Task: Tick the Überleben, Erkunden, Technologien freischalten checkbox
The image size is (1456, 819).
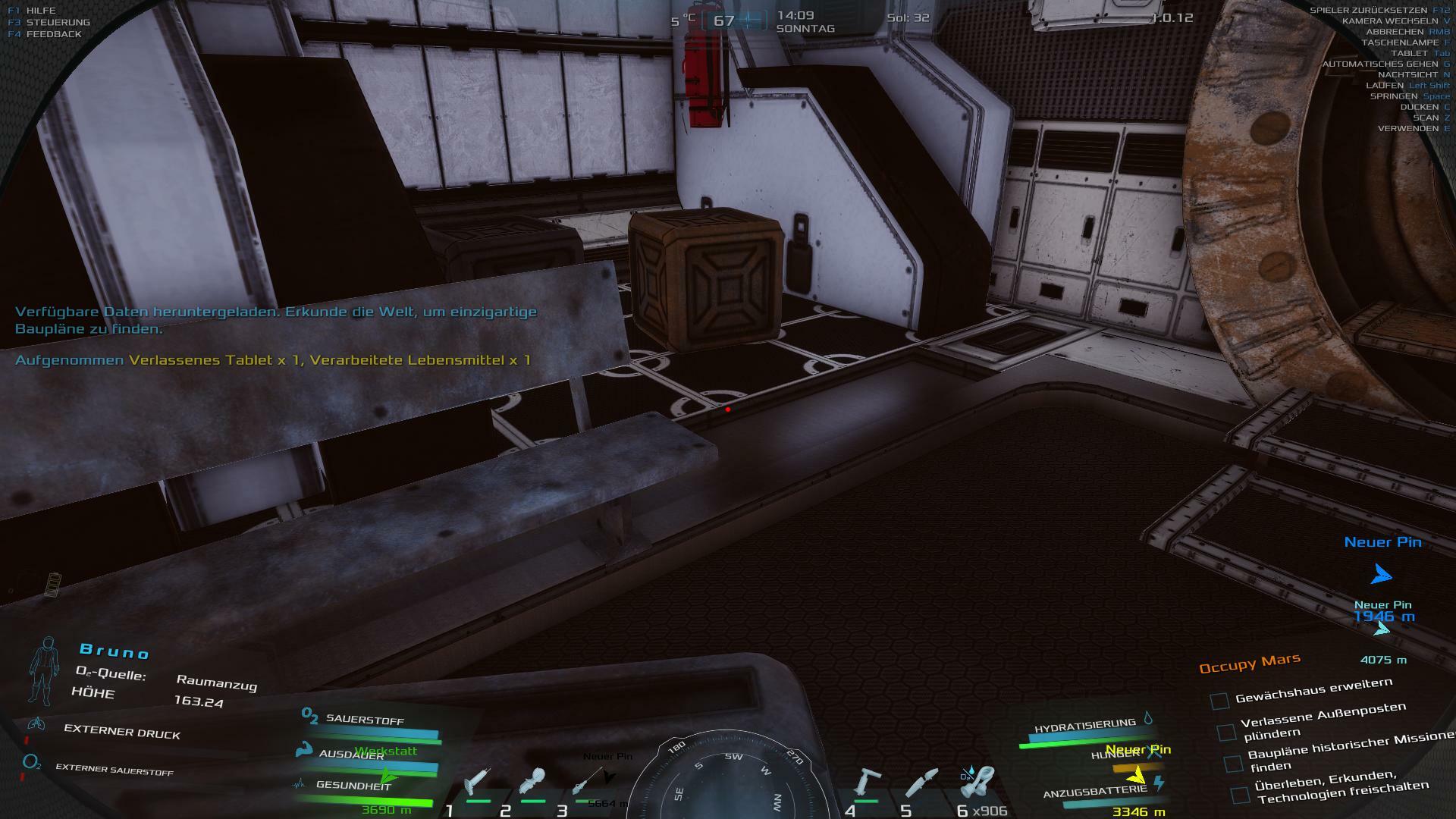Action: click(x=1240, y=795)
